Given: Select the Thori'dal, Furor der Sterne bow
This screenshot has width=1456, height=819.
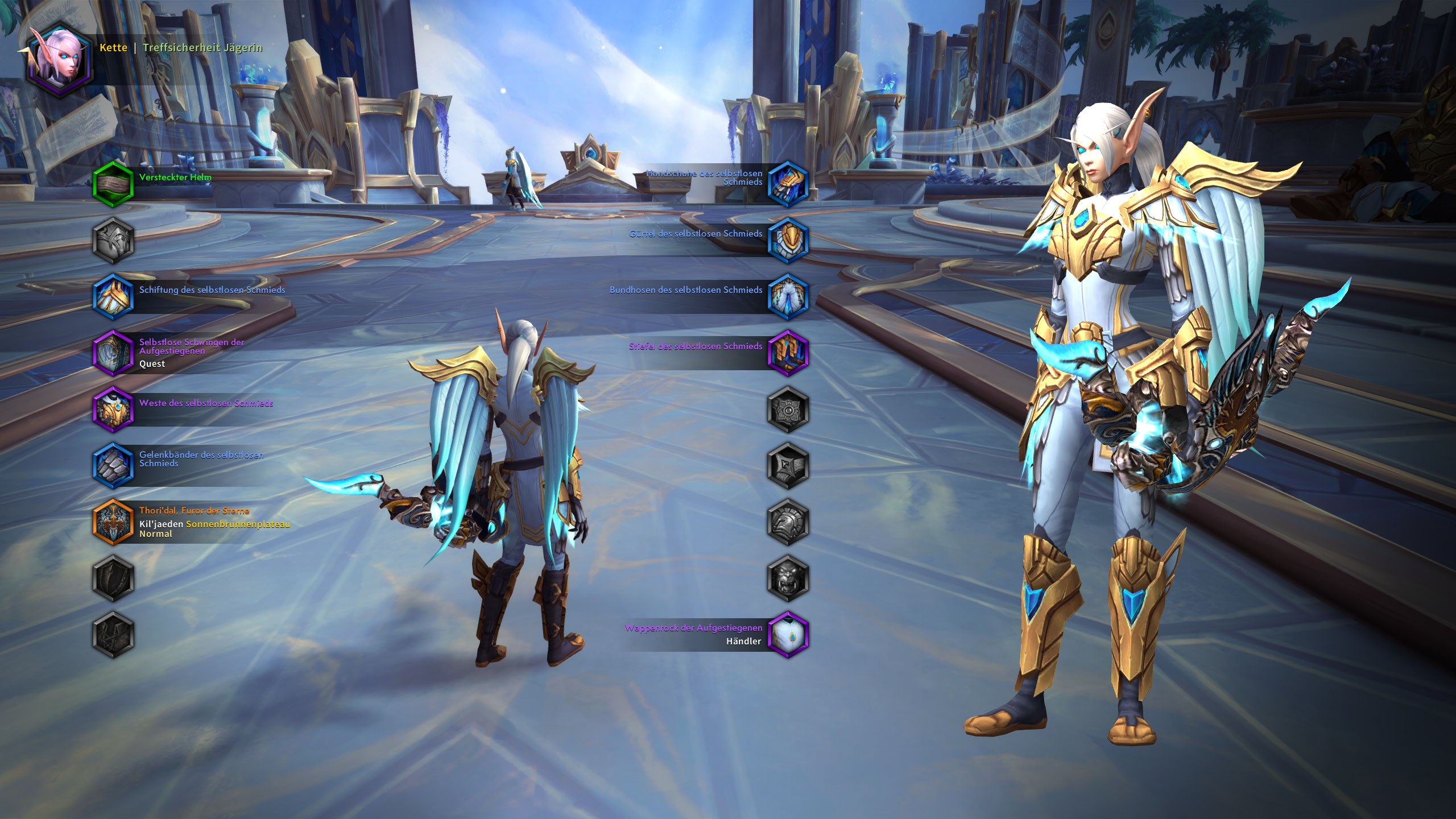Looking at the screenshot, I should (x=113, y=522).
